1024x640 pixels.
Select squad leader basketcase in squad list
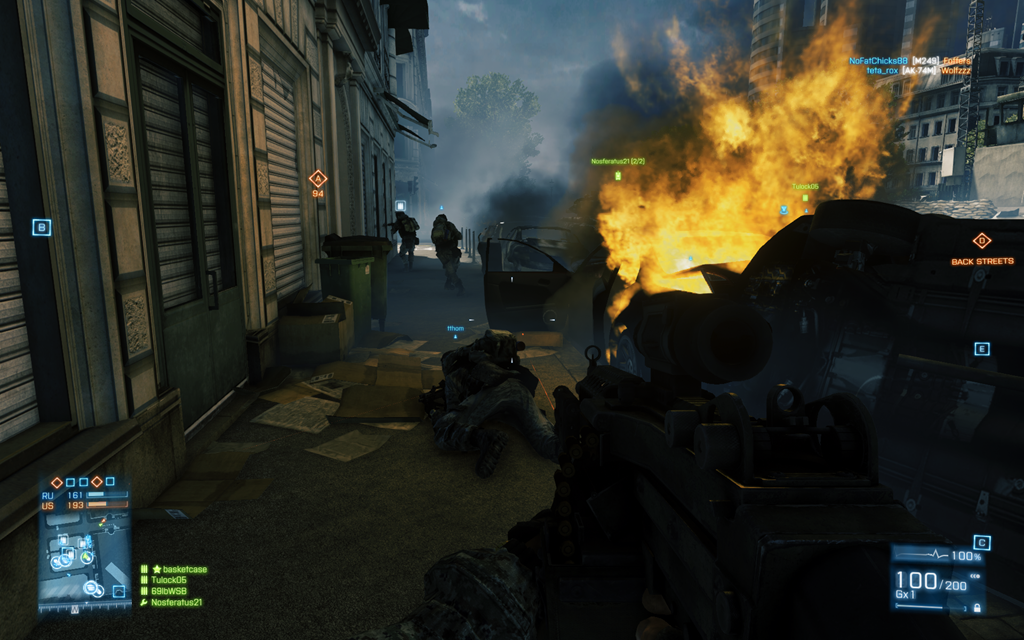(x=178, y=569)
